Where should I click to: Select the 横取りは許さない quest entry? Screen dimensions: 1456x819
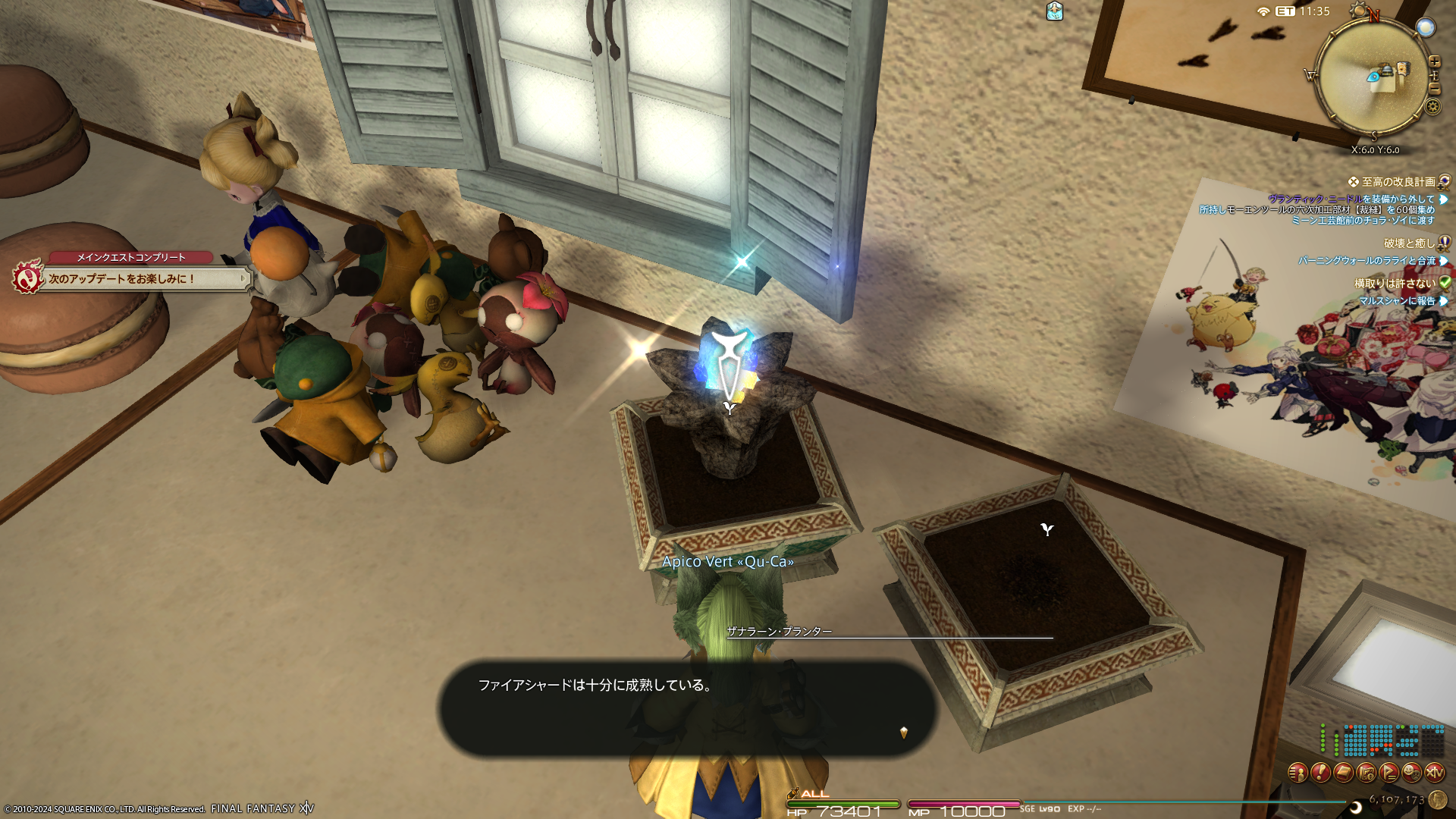point(1395,284)
